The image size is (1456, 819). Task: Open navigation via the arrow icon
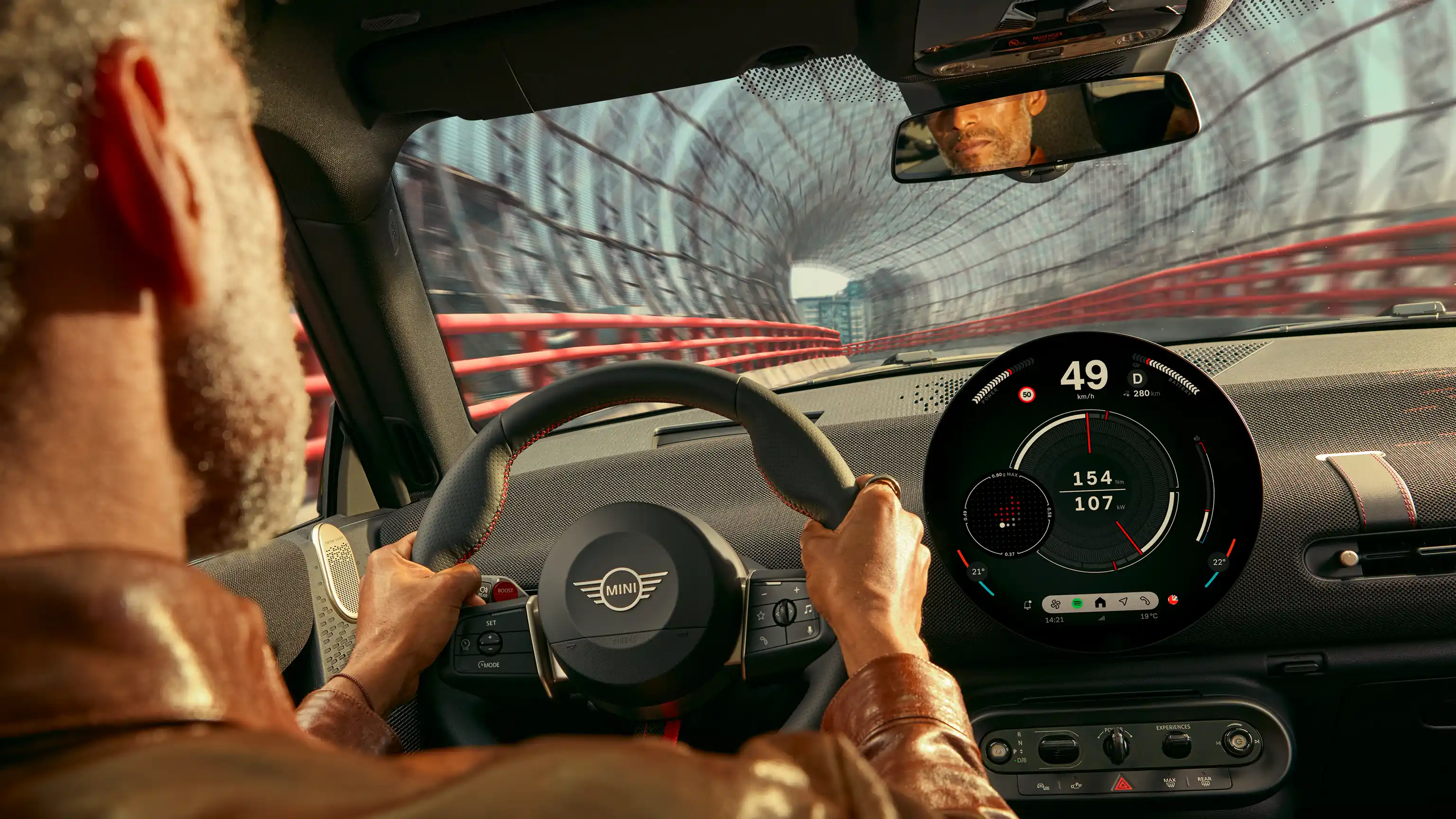point(1124,602)
